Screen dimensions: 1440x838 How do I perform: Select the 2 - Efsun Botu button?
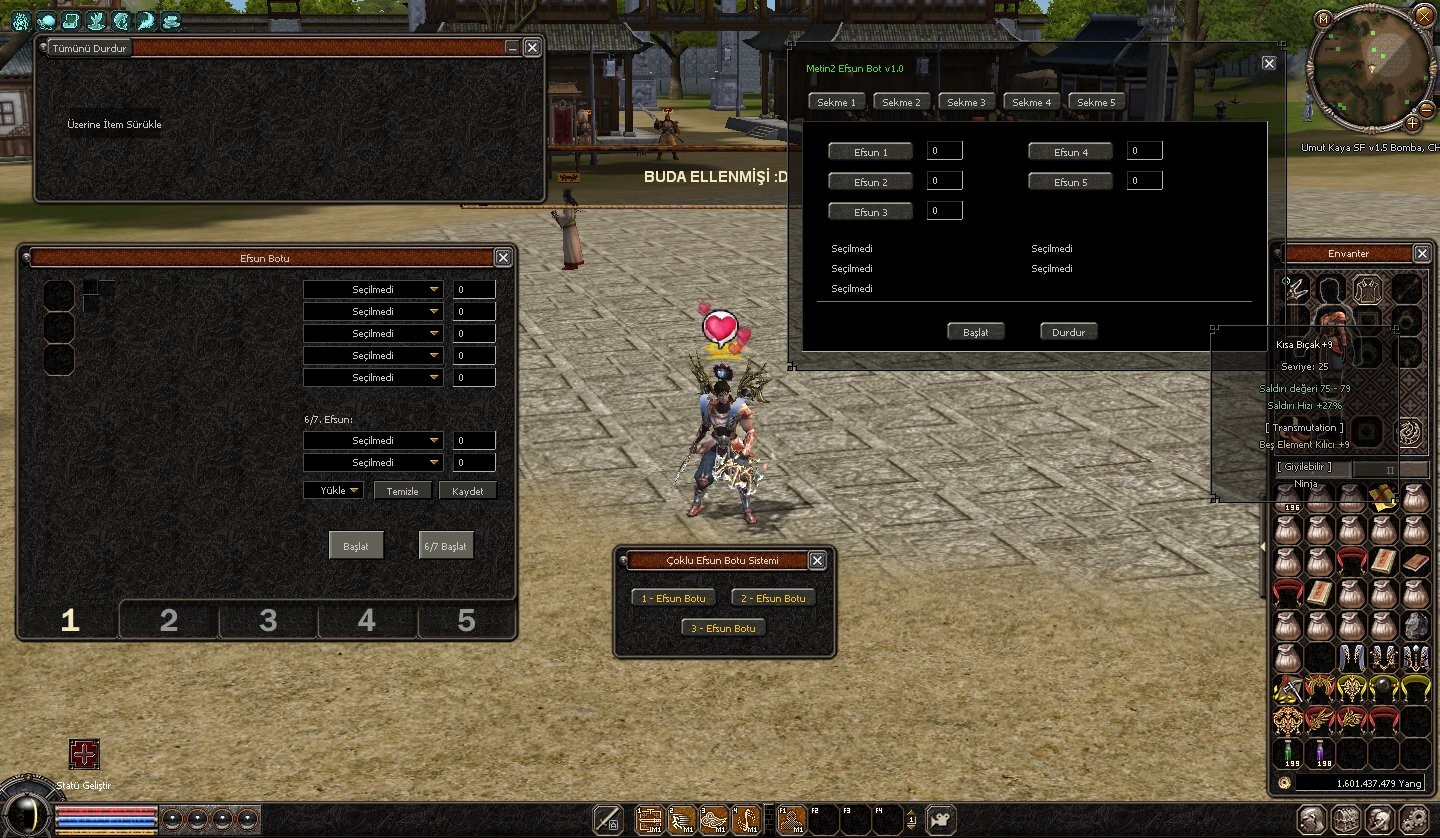[x=773, y=598]
